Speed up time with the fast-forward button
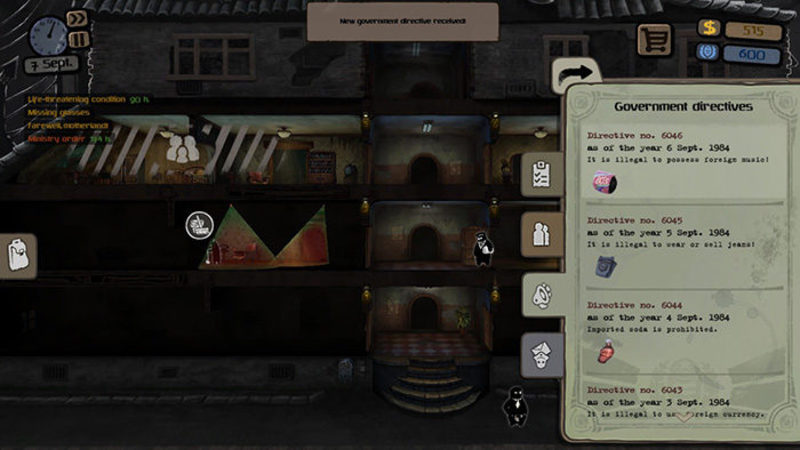 (x=77, y=18)
